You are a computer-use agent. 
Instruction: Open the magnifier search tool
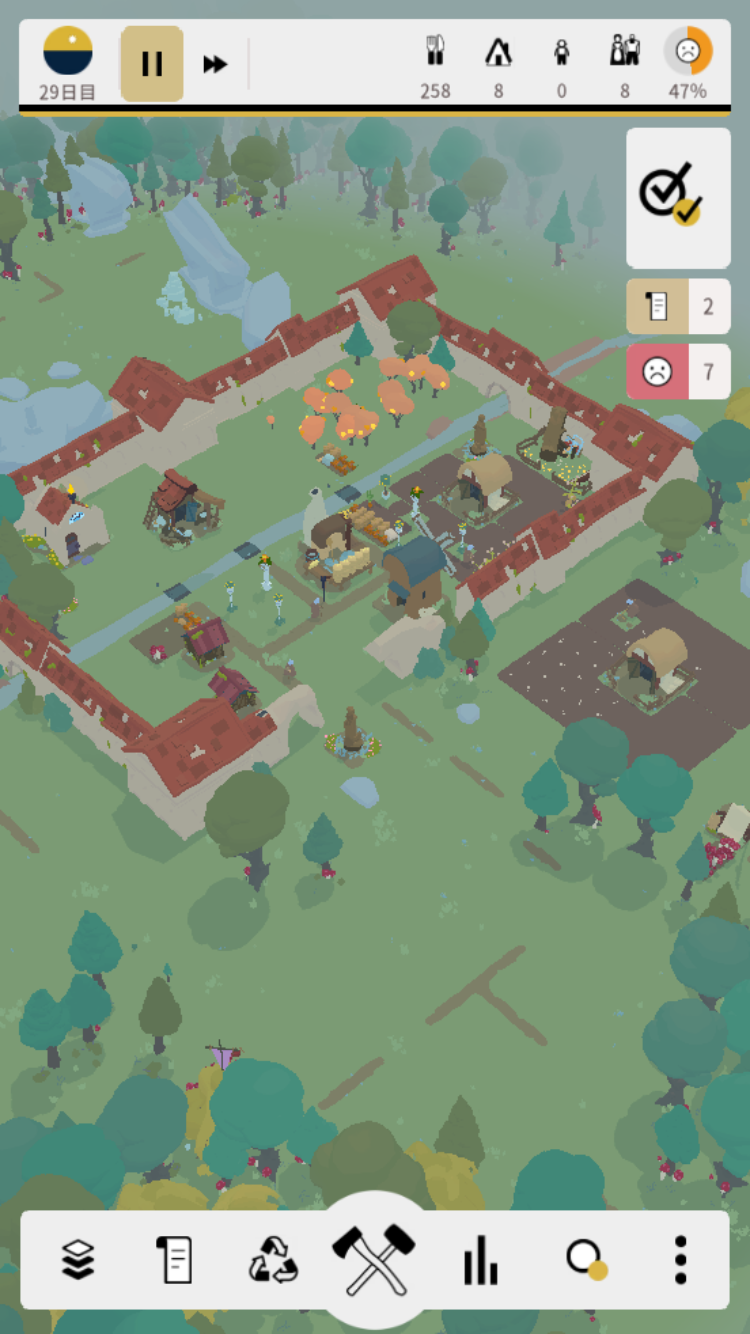pyautogui.click(x=585, y=1259)
